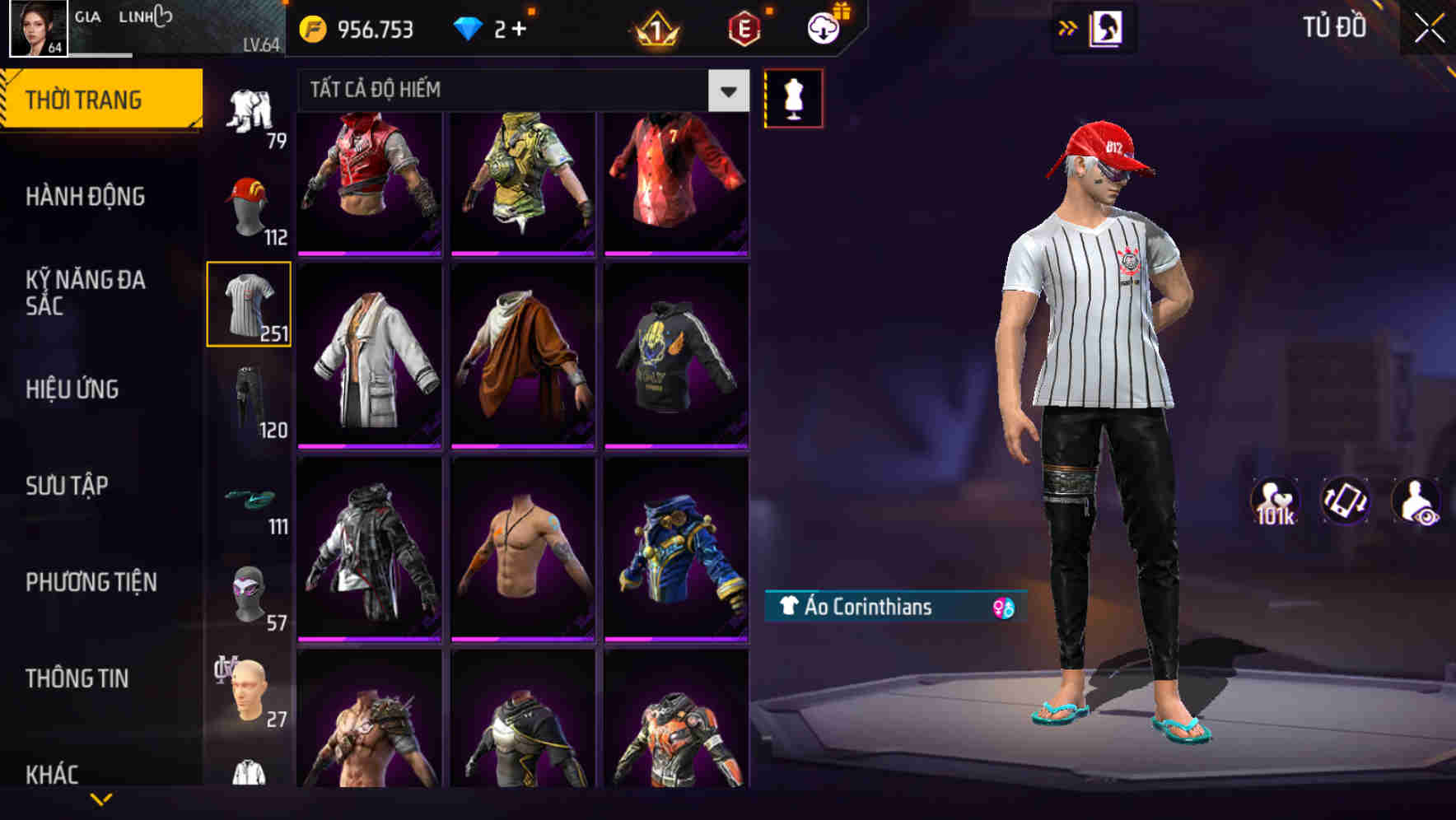
Task: Select the footwear category with 111 items
Action: coord(250,497)
